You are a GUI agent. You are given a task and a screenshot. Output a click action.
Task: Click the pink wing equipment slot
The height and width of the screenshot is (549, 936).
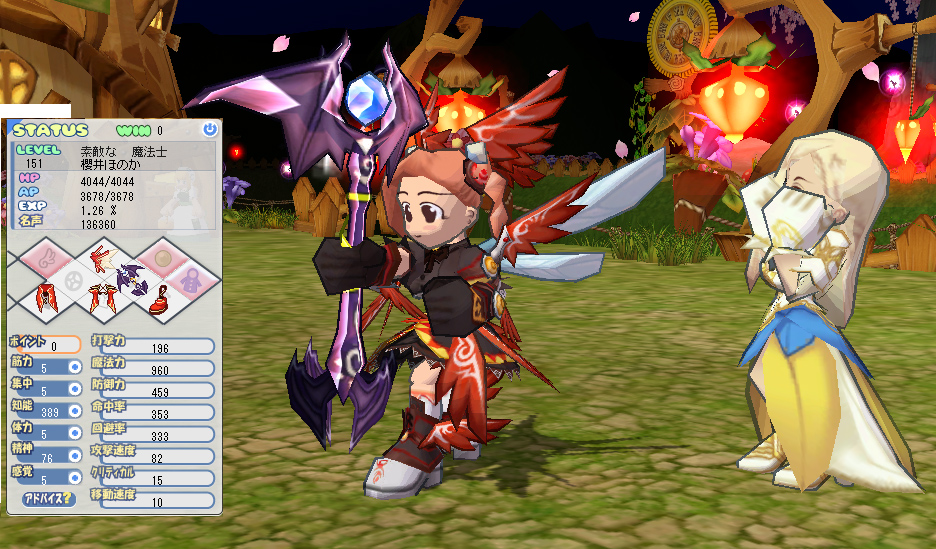click(x=47, y=260)
